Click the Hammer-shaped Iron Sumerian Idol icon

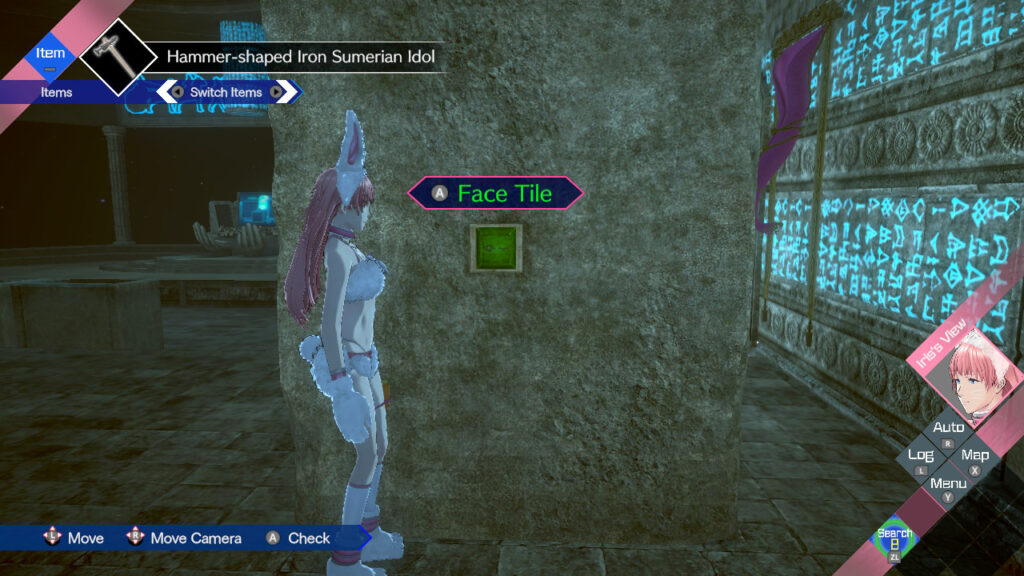pos(119,56)
